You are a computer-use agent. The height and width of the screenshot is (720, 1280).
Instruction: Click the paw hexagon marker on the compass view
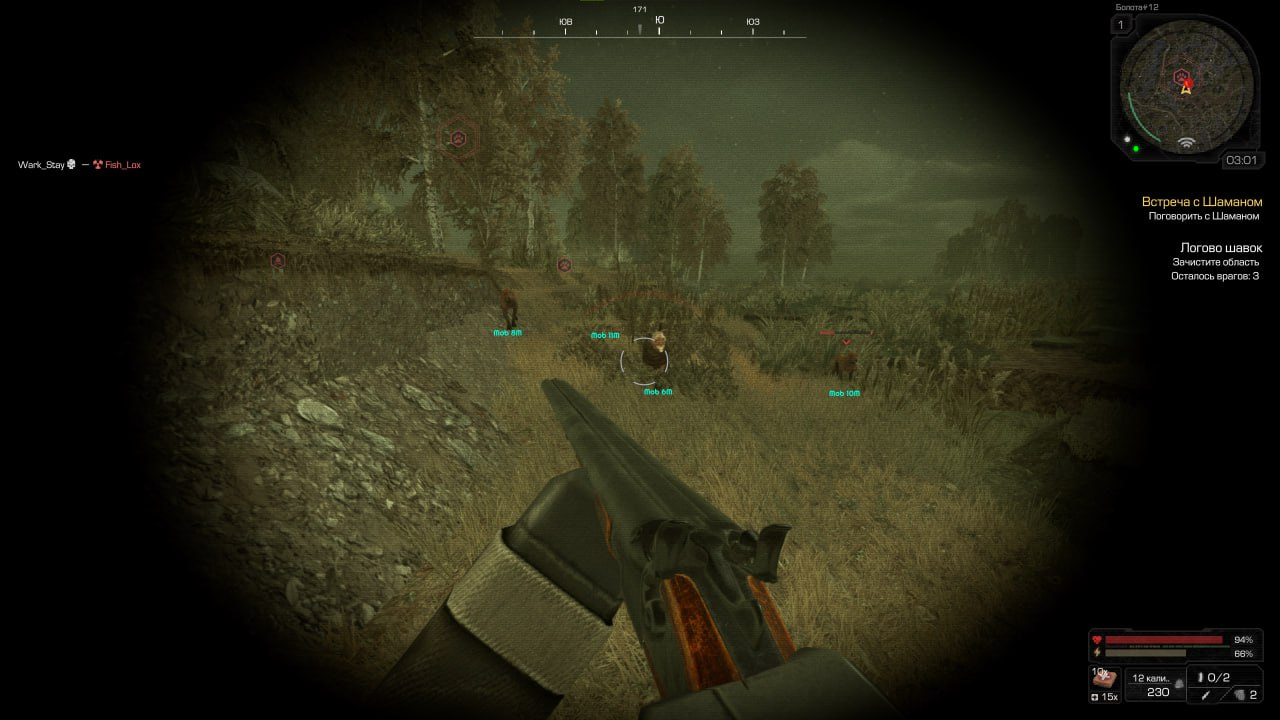pyautogui.click(x=458, y=137)
